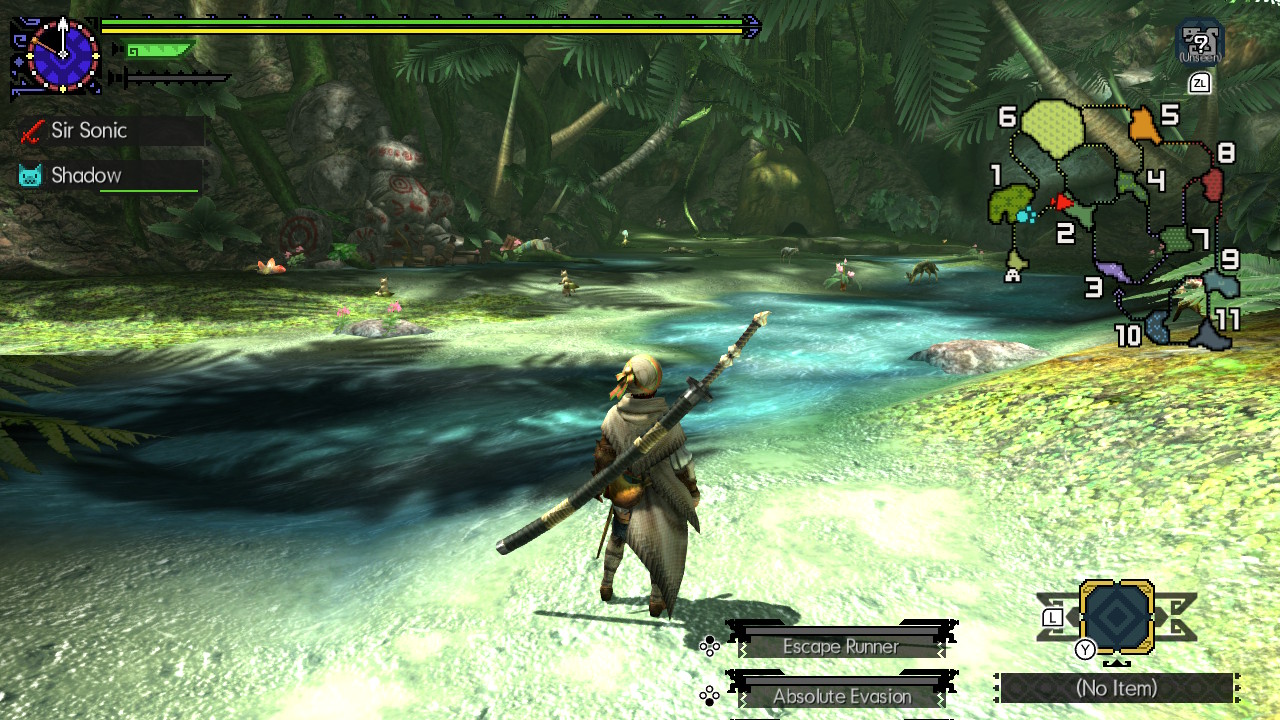
Task: Click the green health bar at the top
Action: [x=430, y=22]
